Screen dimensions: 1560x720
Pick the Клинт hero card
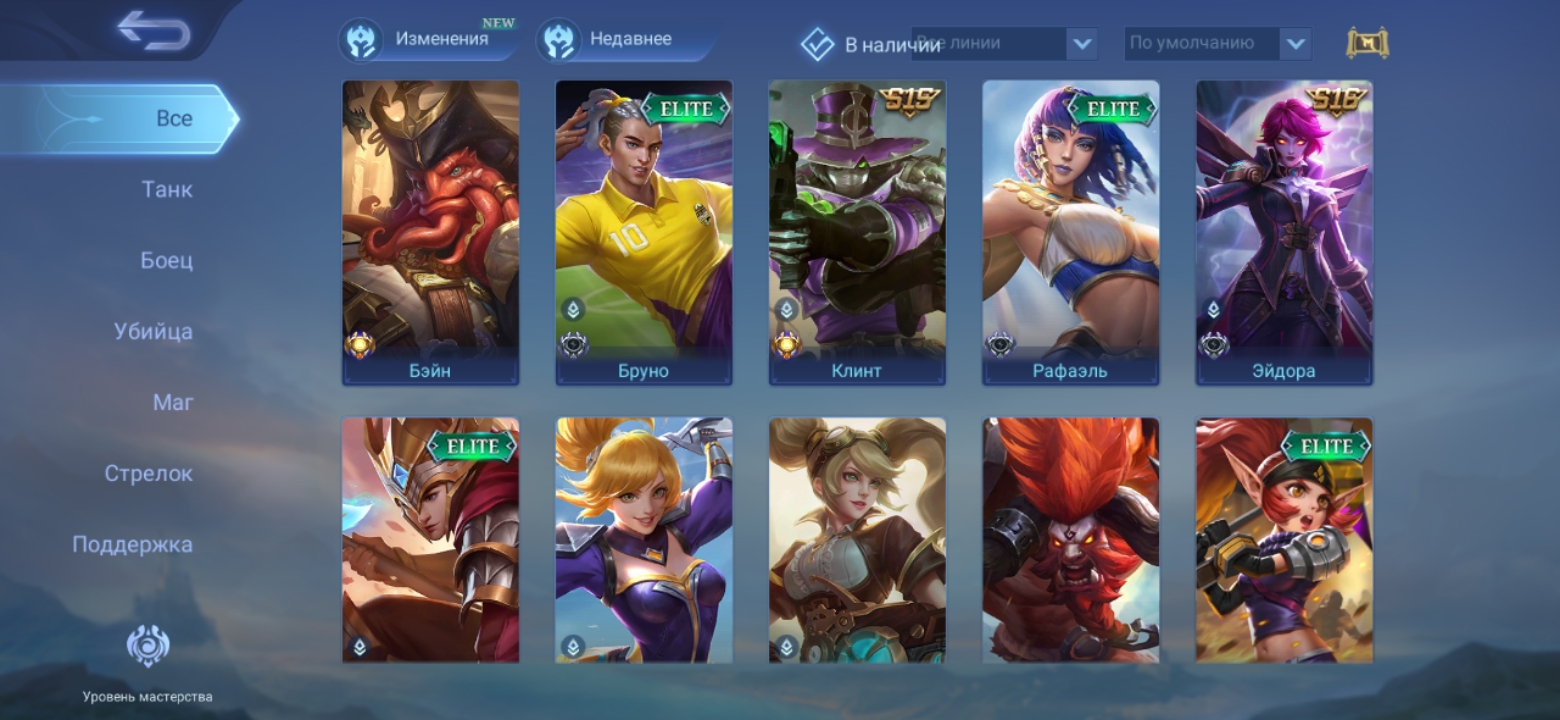coord(857,232)
